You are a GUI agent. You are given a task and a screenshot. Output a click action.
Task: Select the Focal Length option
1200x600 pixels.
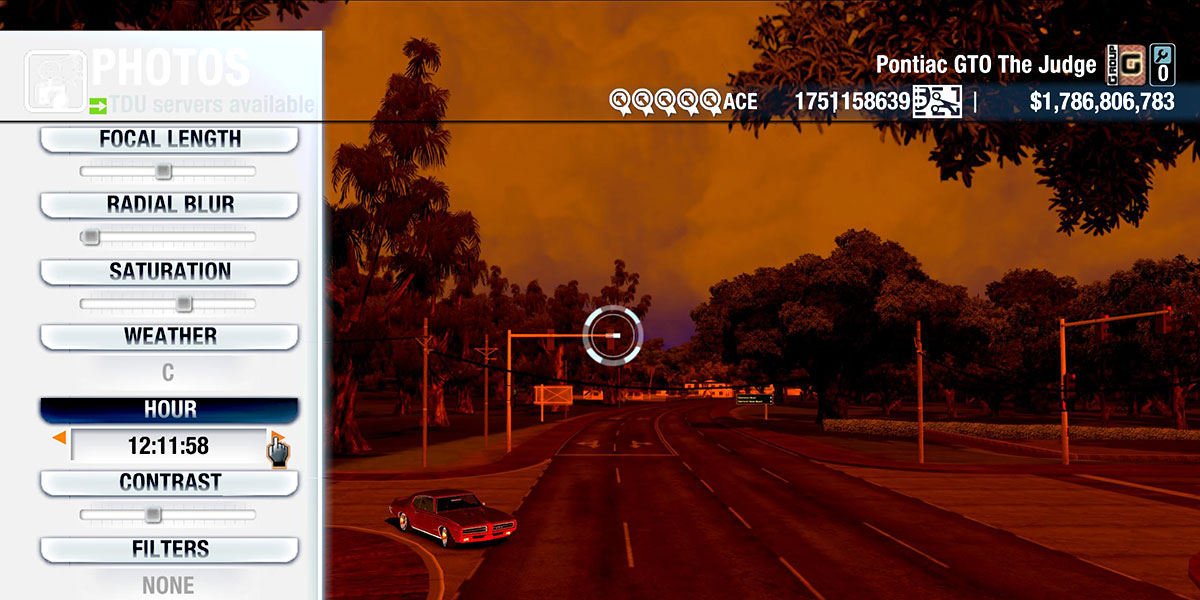coord(169,140)
